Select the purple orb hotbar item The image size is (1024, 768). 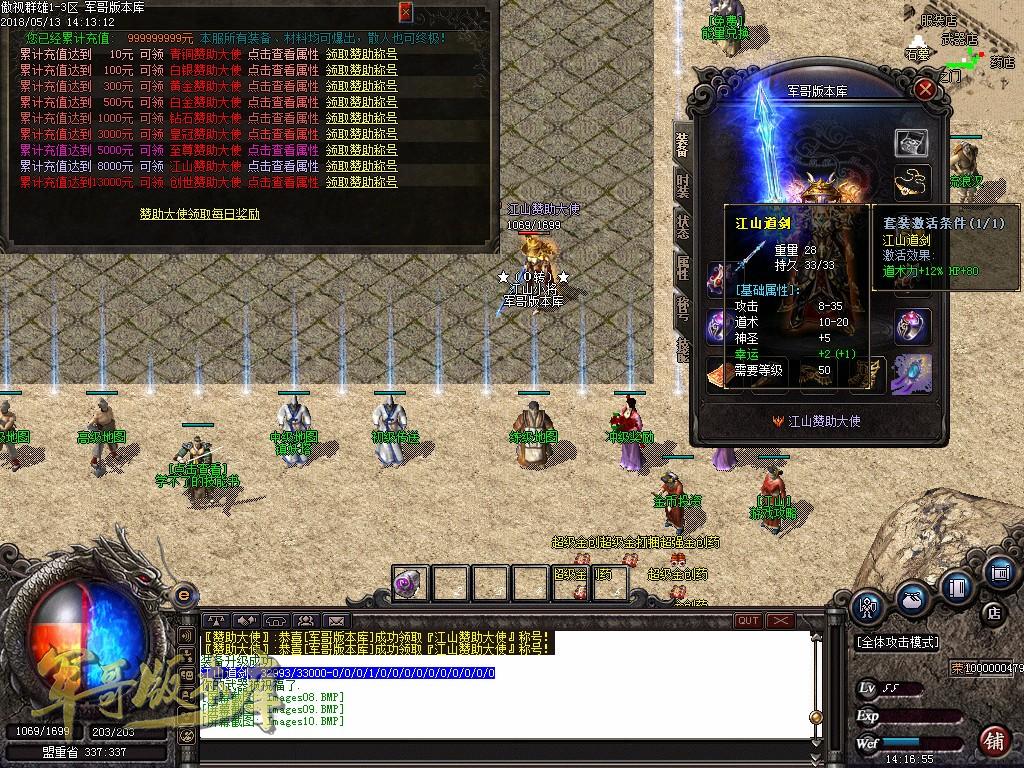tap(409, 582)
